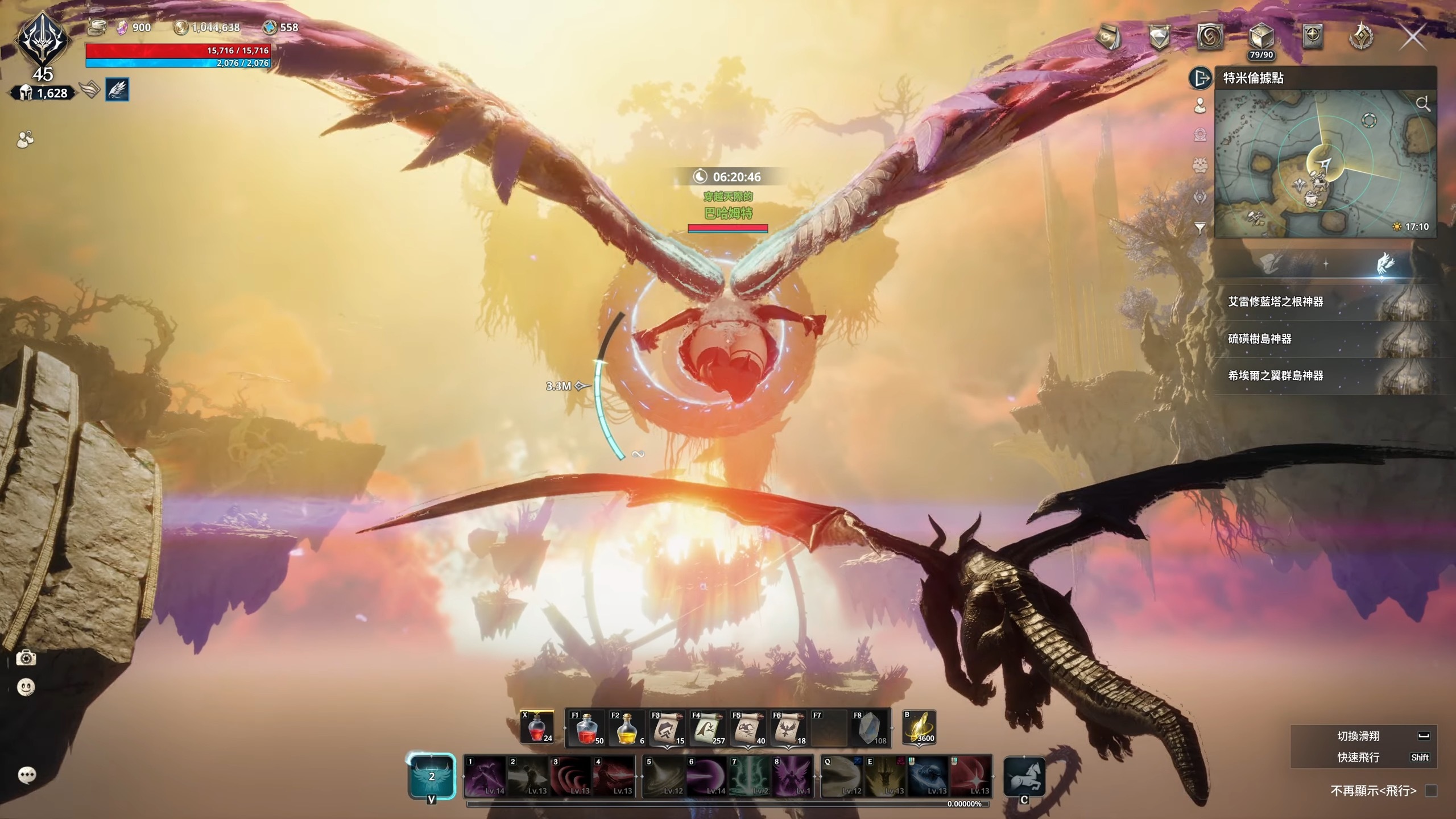Open the chat speech bubble icon

(x=27, y=775)
